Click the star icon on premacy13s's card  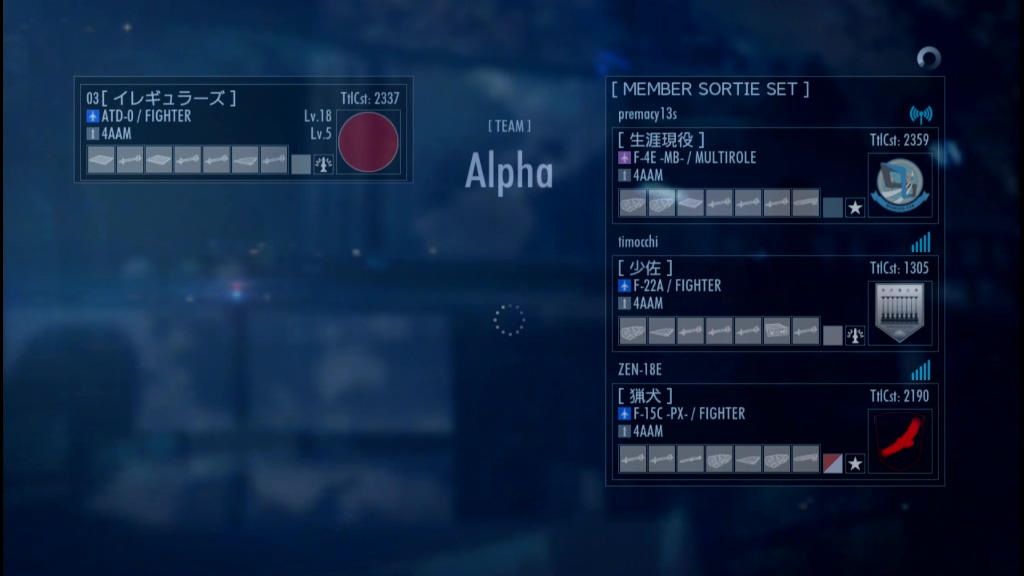coord(855,208)
